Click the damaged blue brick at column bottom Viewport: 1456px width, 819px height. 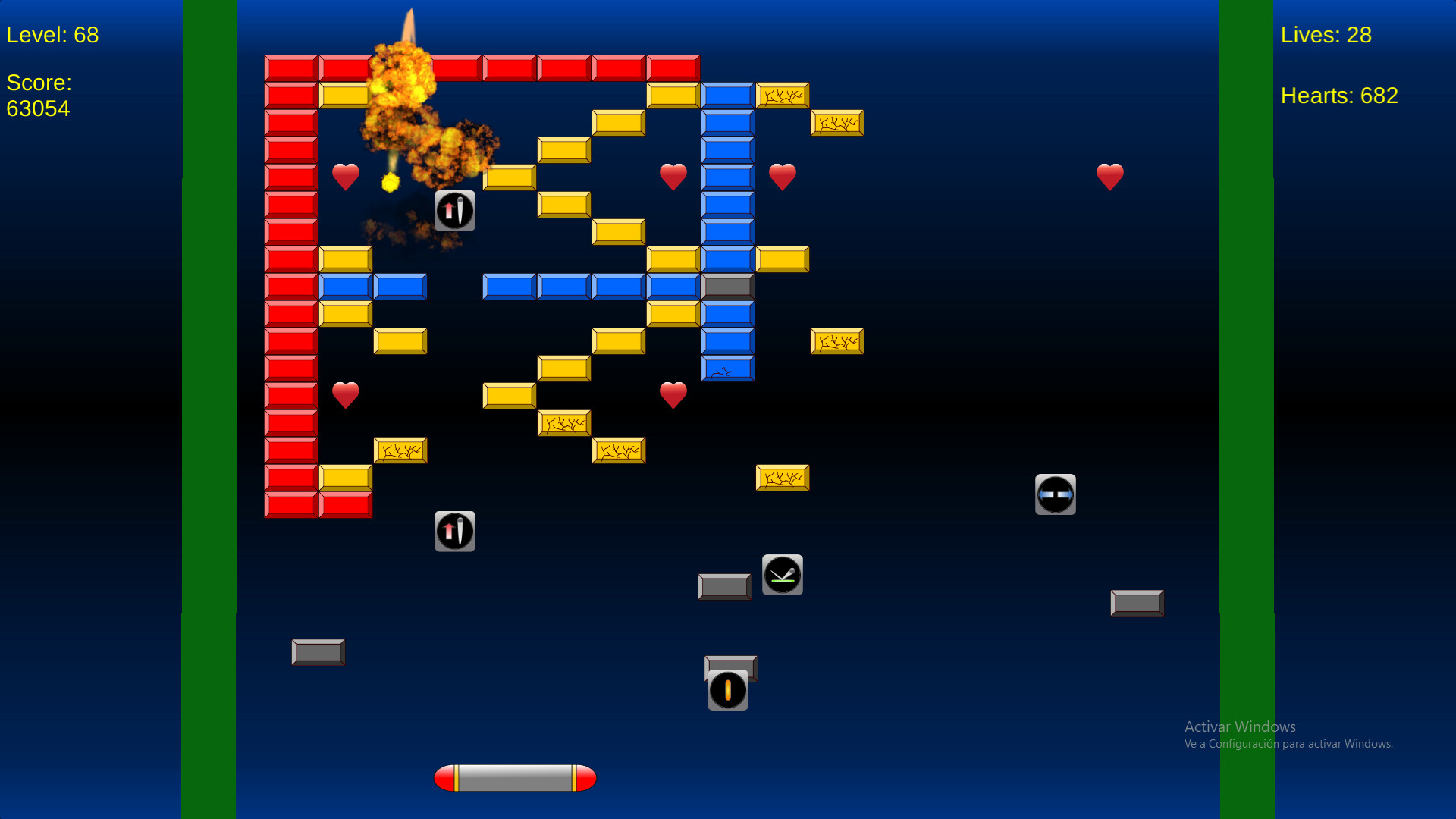[726, 370]
